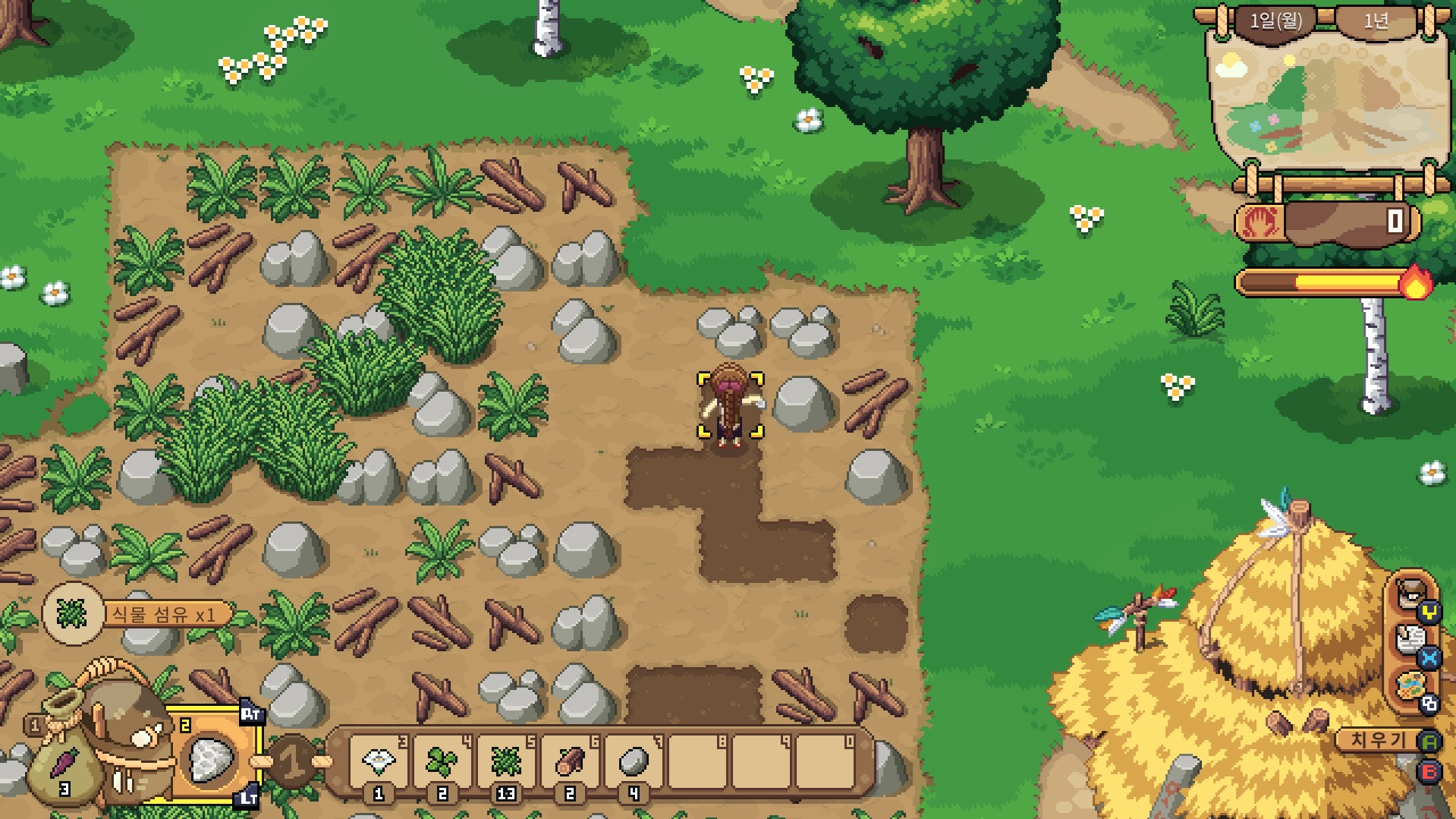This screenshot has width=1456, height=819.
Task: Open the character portrait menu icon
Action: point(1411,592)
